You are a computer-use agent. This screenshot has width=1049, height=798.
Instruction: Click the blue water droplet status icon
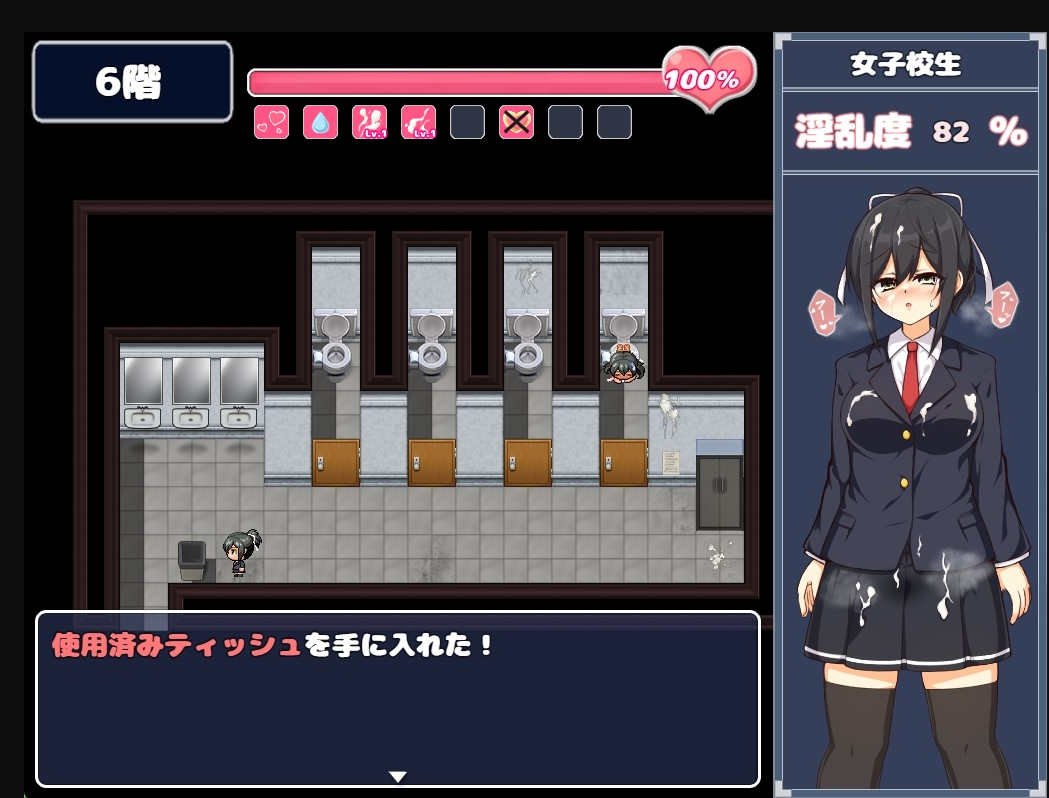point(320,122)
